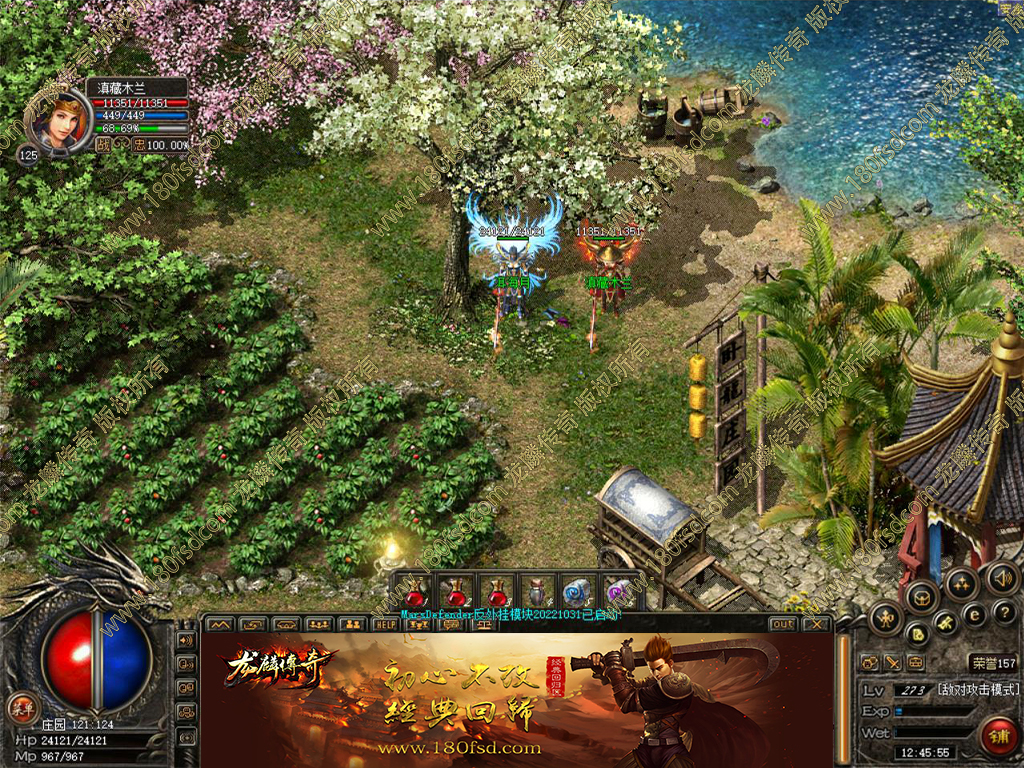Screen dimensions: 1024x768
Task: Open the question mark help button
Action: [x=1005, y=612]
